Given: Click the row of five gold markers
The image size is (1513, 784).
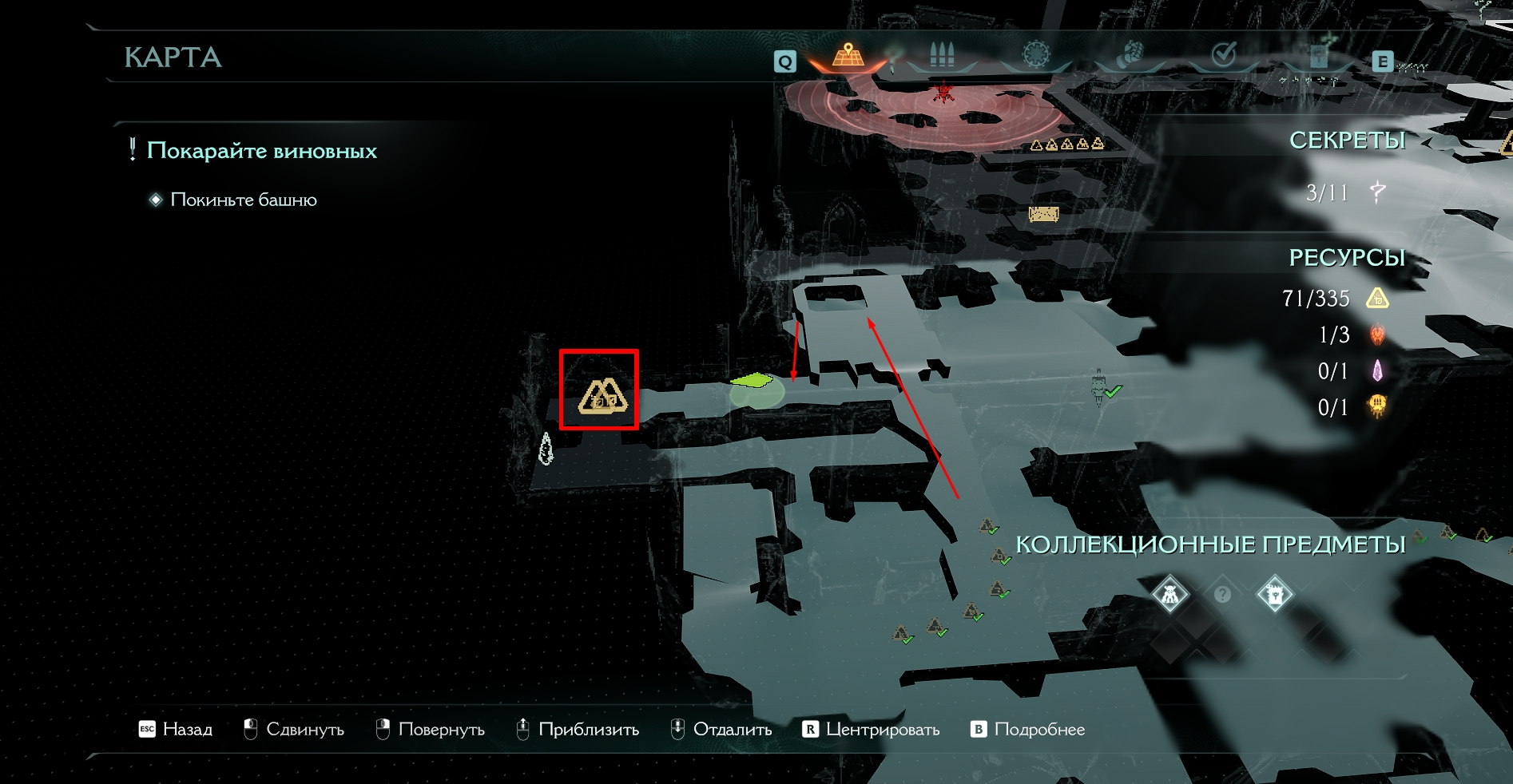Looking at the screenshot, I should (x=1067, y=145).
